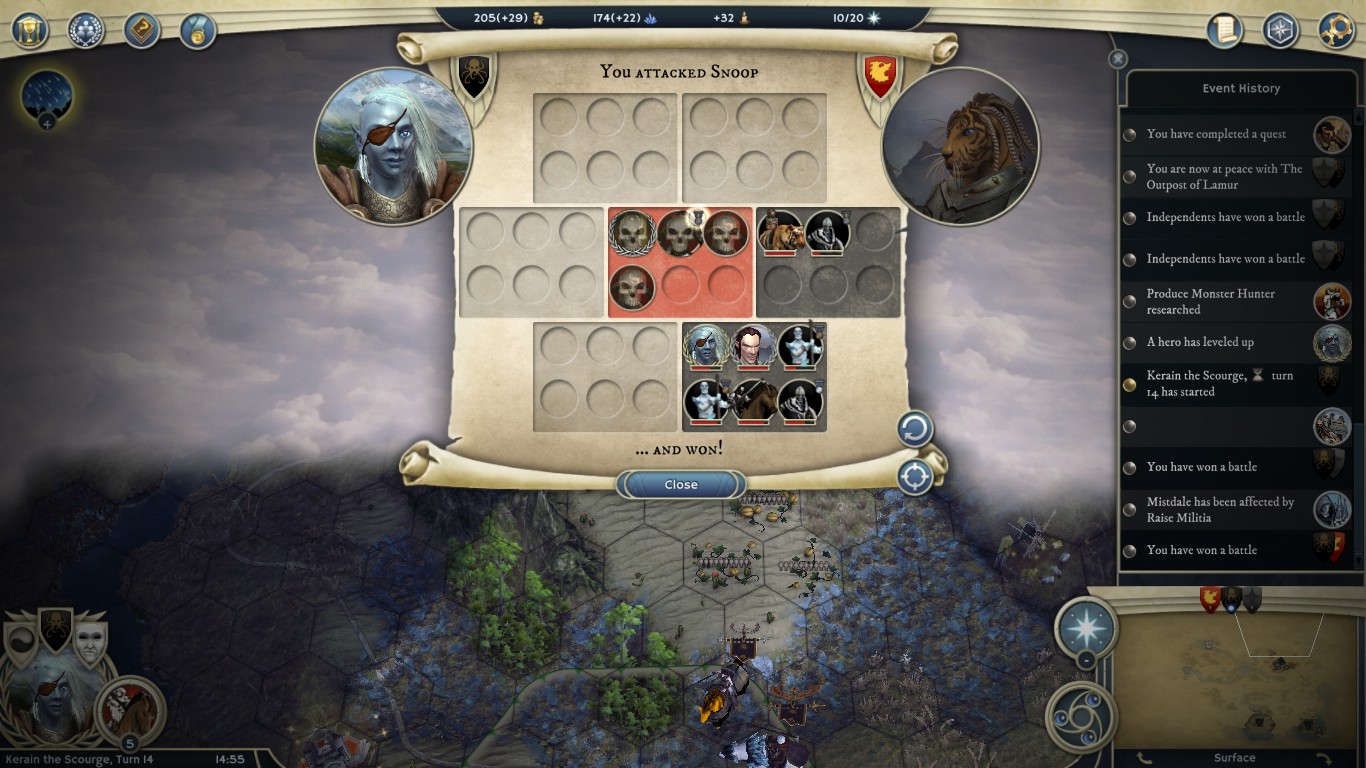Close the Event History panel
1366x768 pixels.
pyautogui.click(x=1118, y=59)
